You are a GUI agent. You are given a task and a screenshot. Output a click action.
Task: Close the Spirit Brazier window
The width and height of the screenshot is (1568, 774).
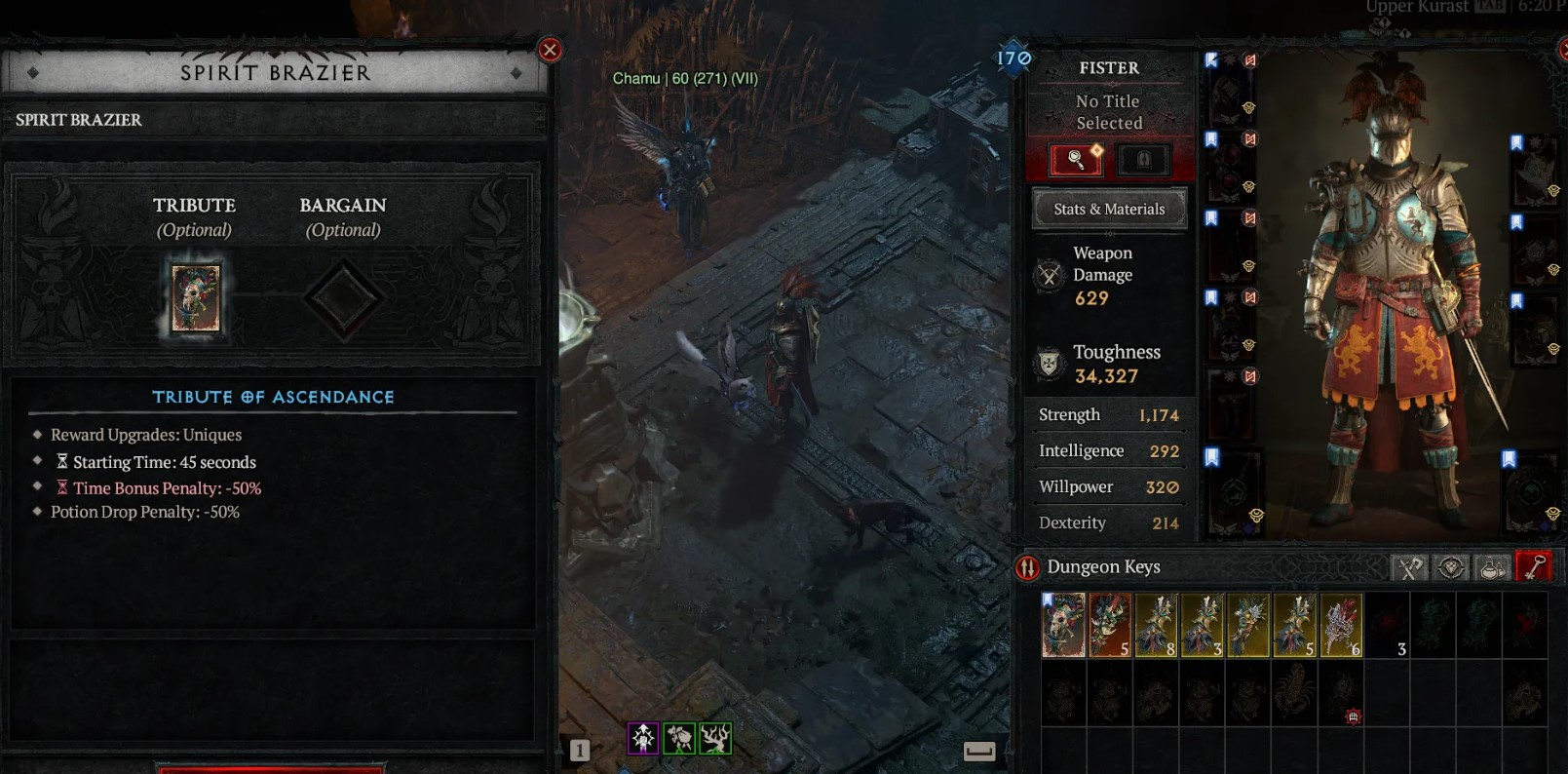click(x=550, y=50)
